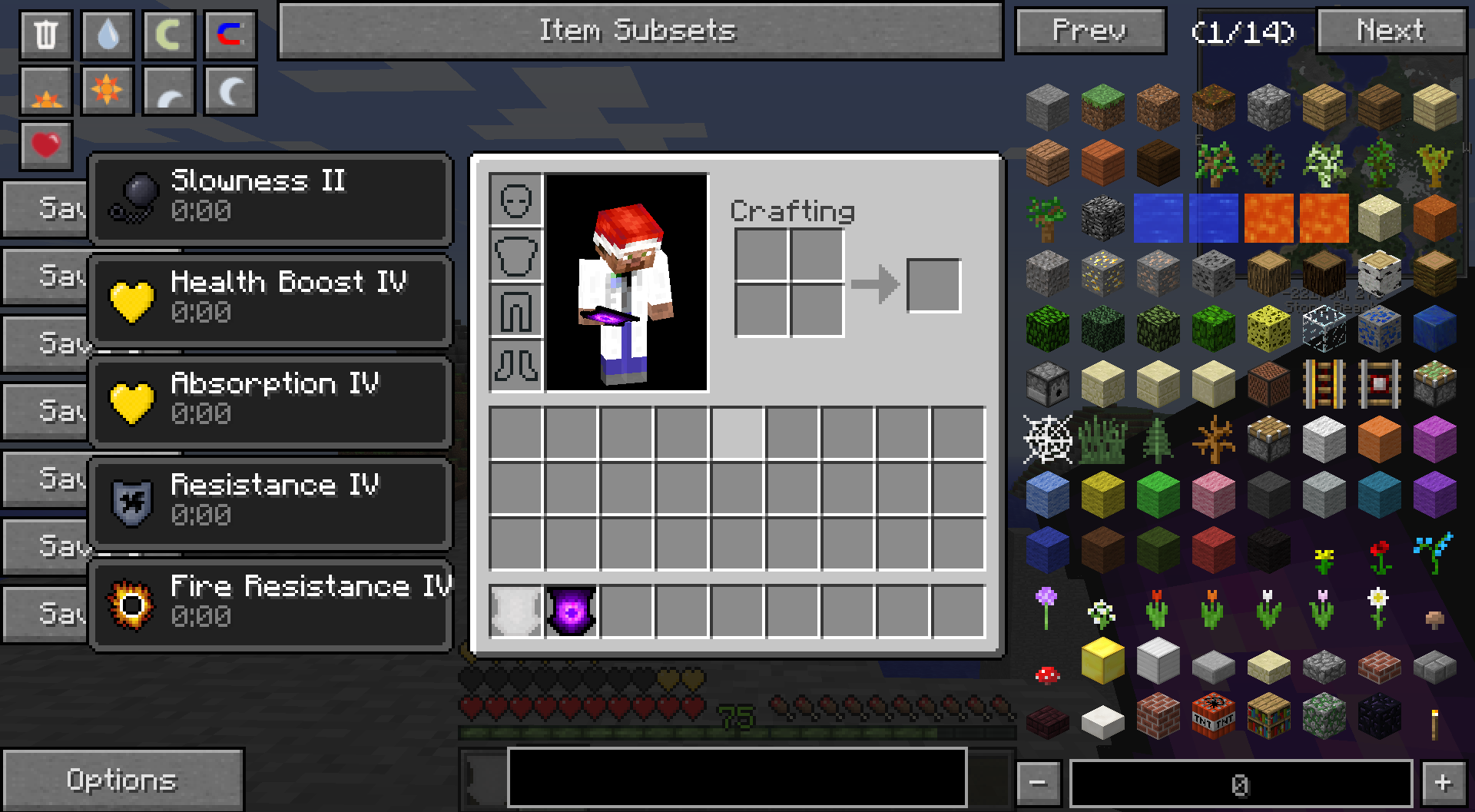Go to the previous item page
This screenshot has width=1475, height=812.
pyautogui.click(x=1090, y=31)
